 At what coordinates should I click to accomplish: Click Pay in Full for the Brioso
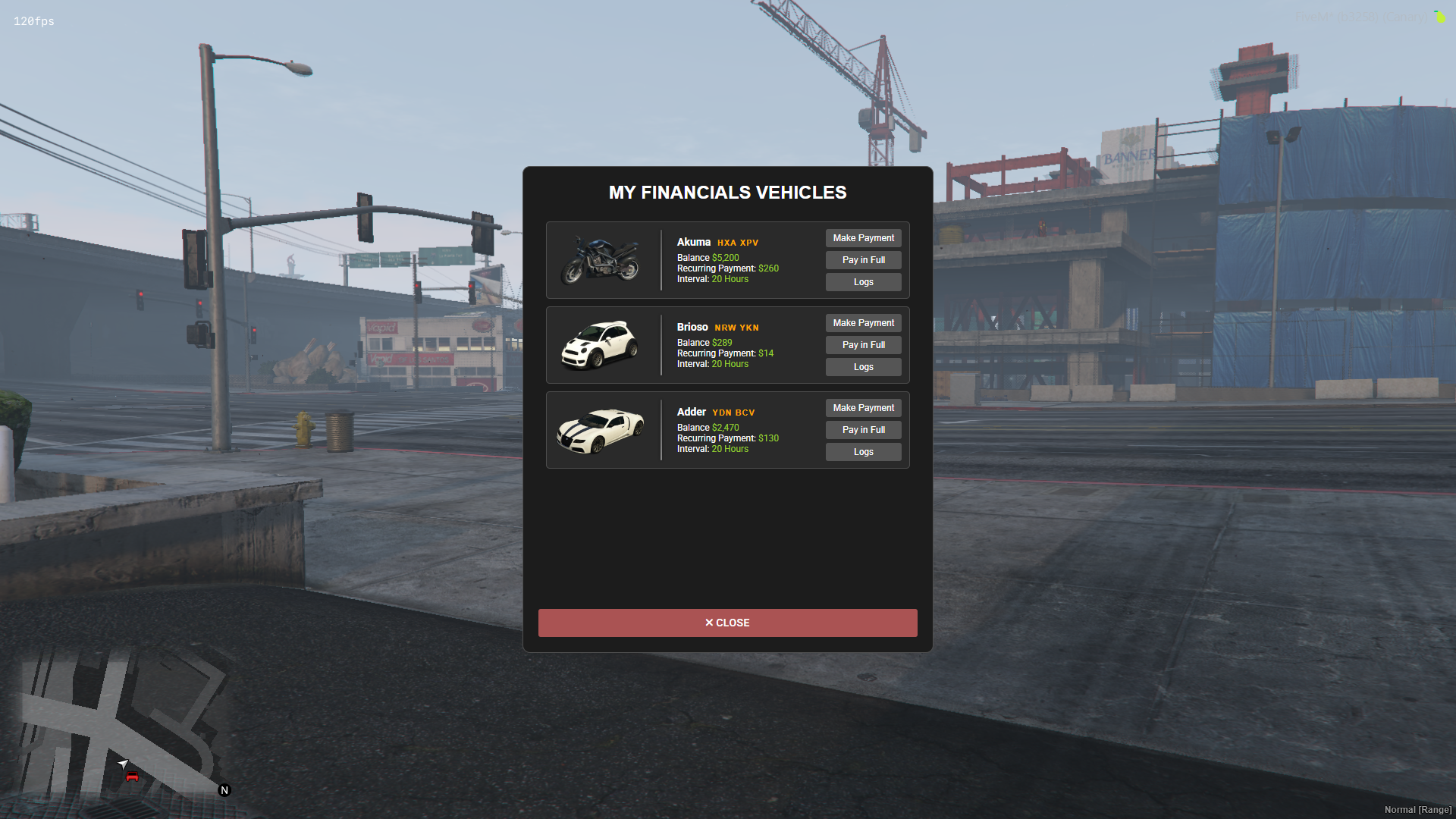point(863,344)
